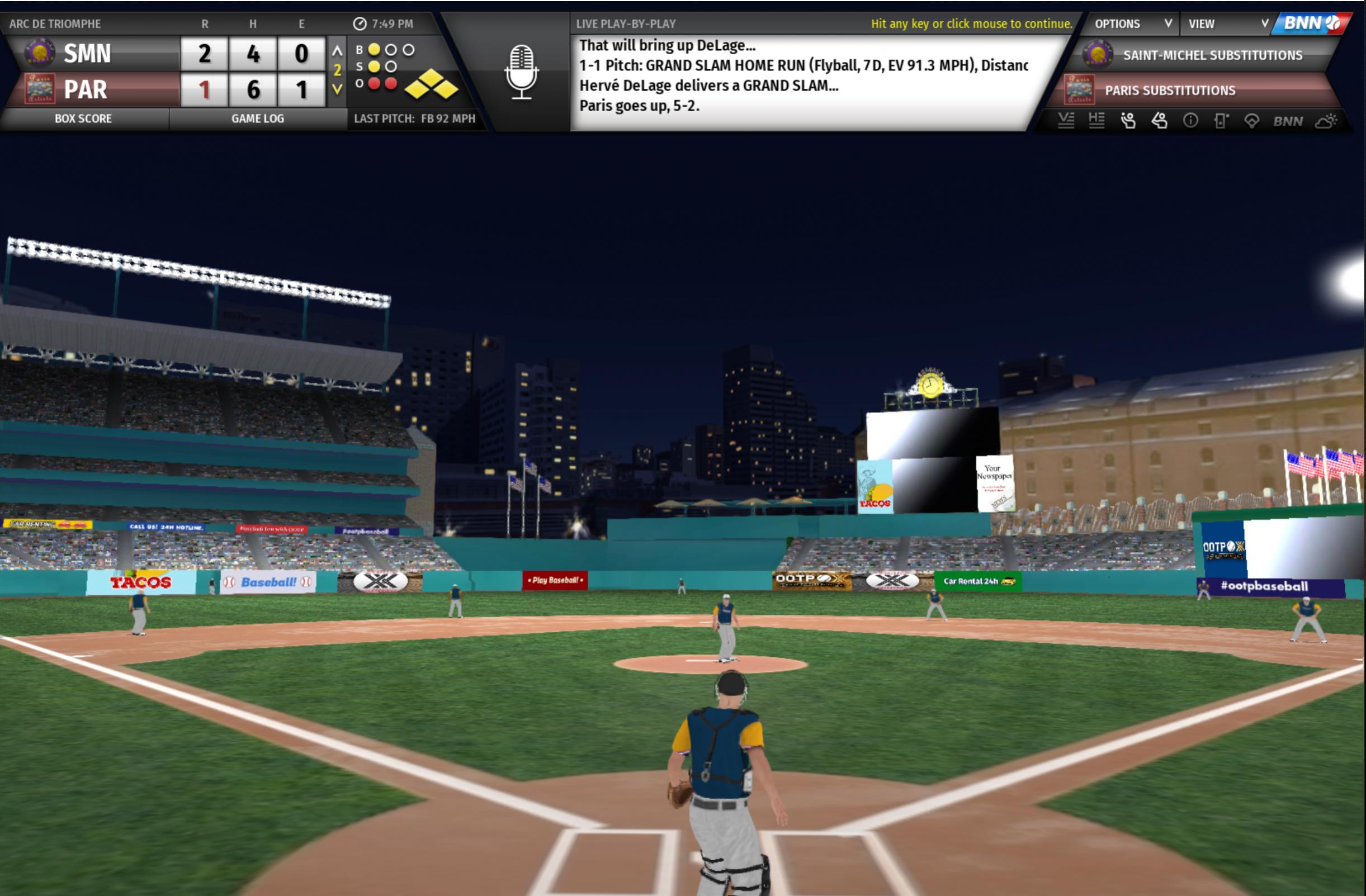Viewport: 1366px width, 896px height.
Task: Show weather via the cloud-sun icon
Action: point(1326,121)
